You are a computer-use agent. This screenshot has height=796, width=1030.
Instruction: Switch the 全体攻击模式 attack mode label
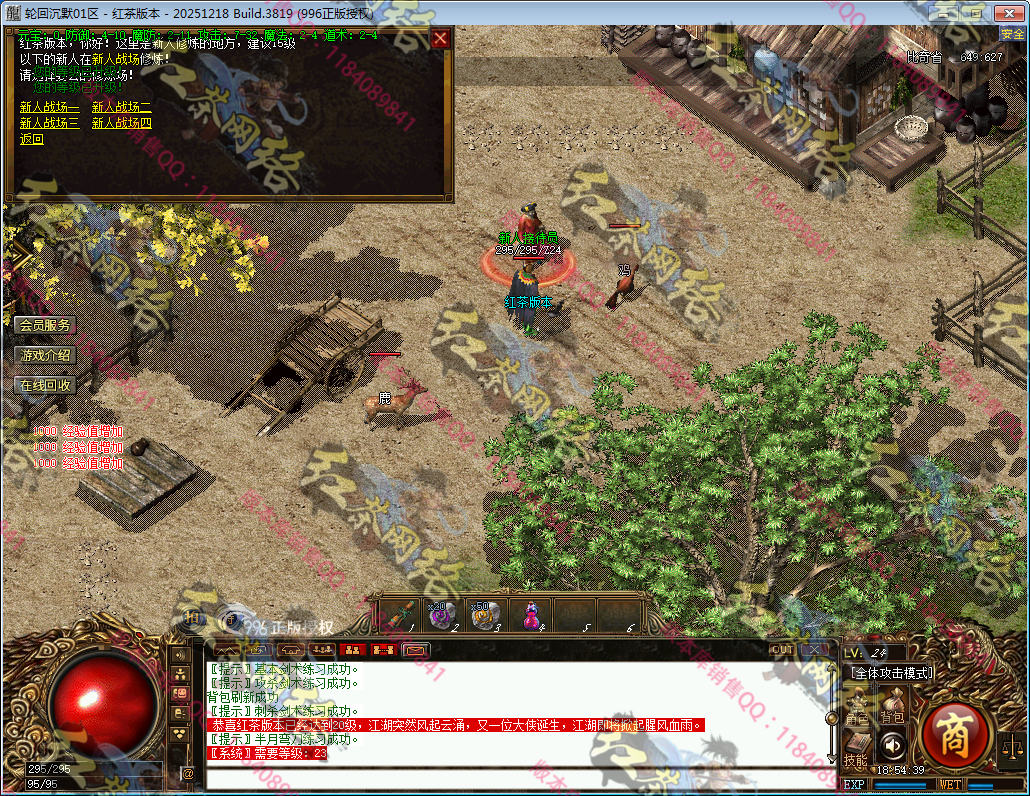(x=892, y=673)
